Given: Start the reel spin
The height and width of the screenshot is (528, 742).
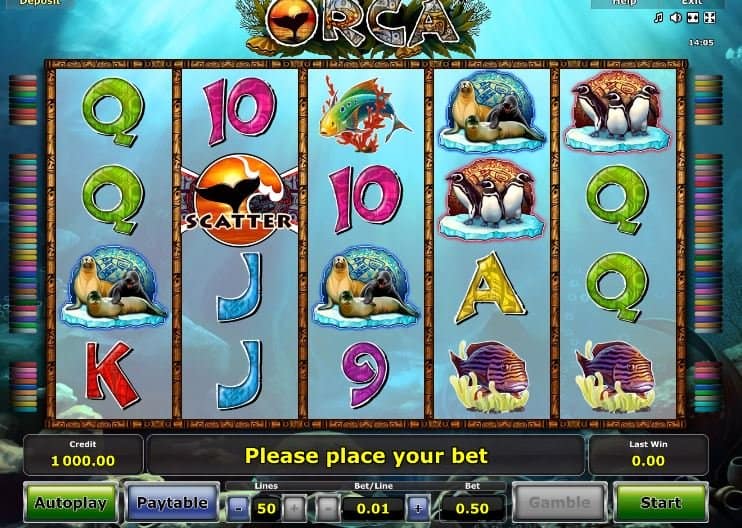Looking at the screenshot, I should point(660,503).
